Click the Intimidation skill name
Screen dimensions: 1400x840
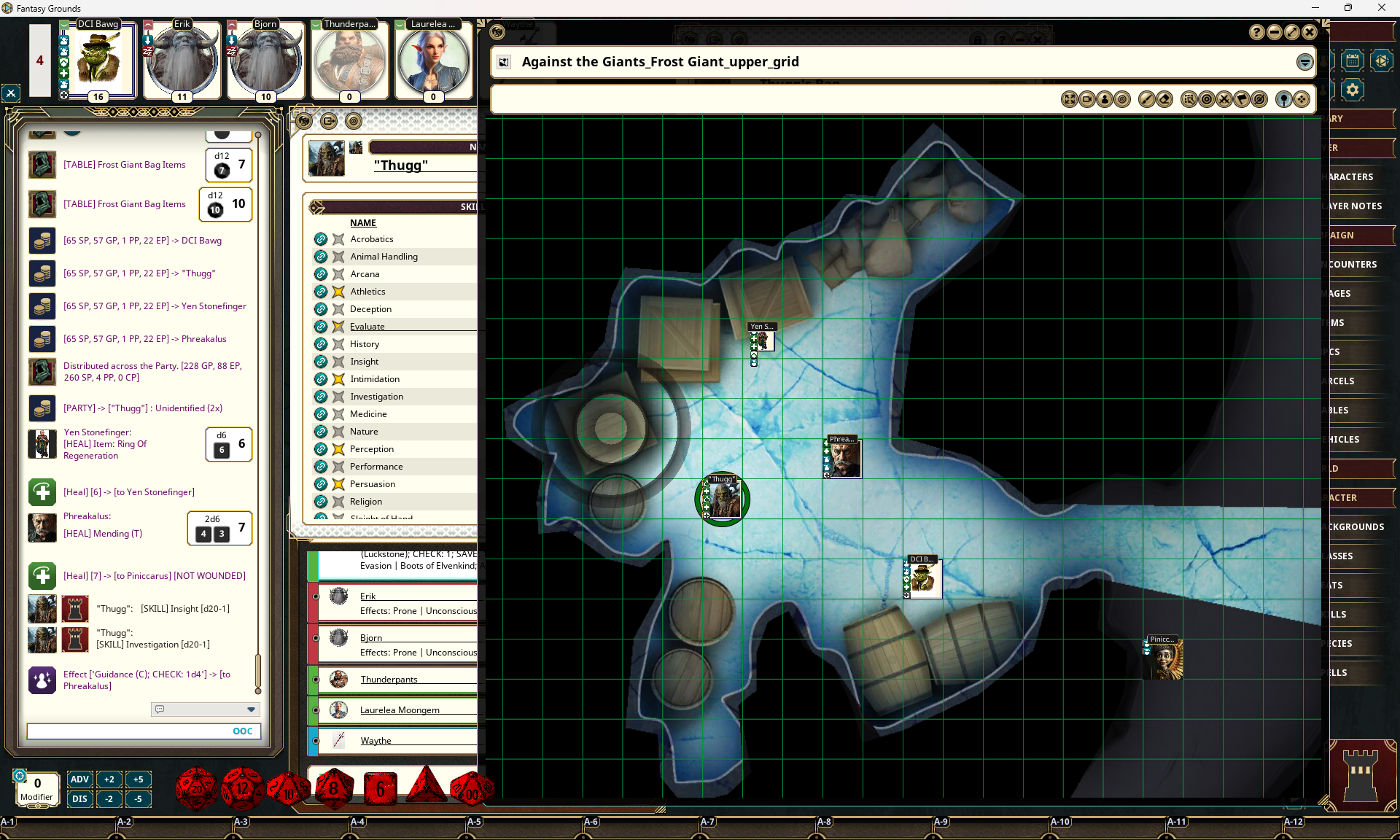tap(375, 379)
